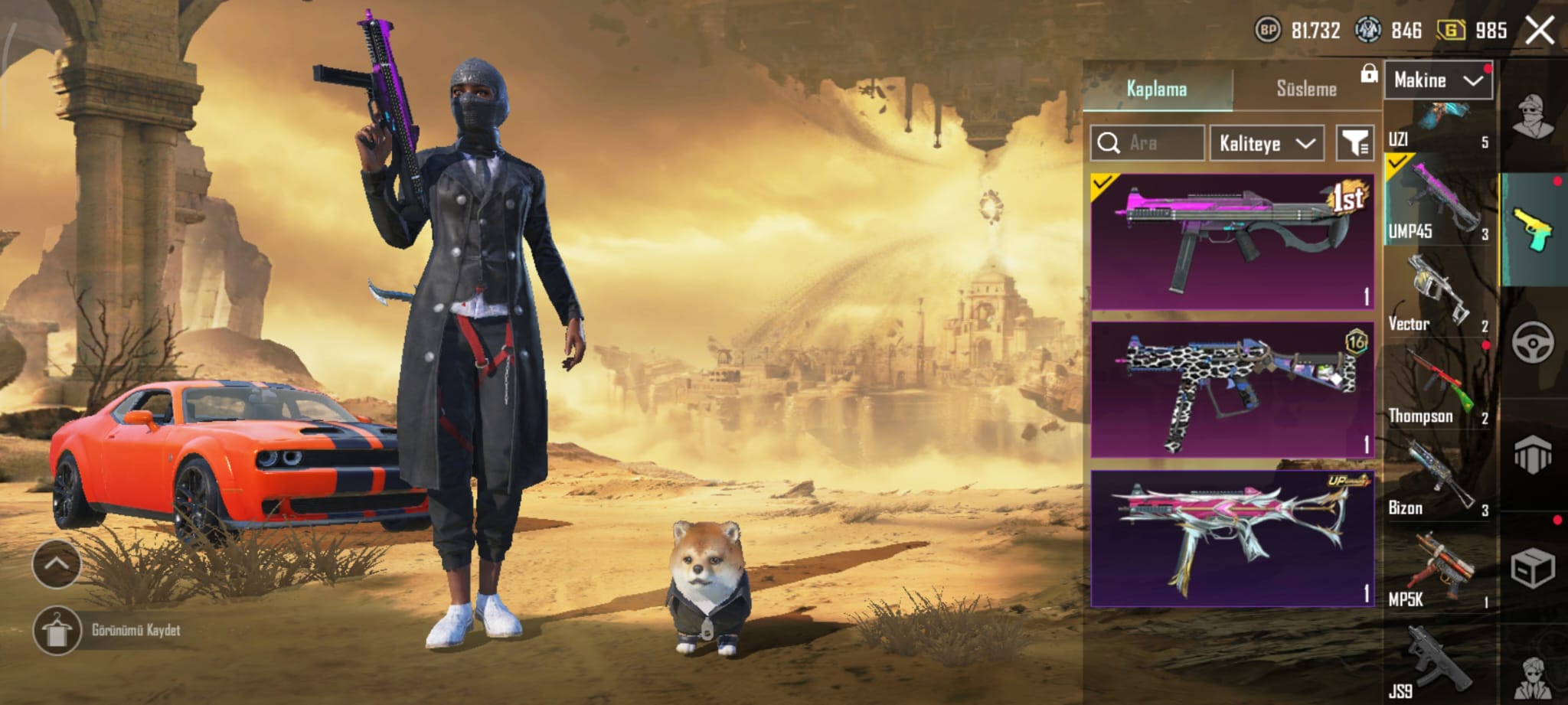Choose the leopard-print UMP45 skin
Image resolution: width=1568 pixels, height=705 pixels.
click(x=1232, y=390)
